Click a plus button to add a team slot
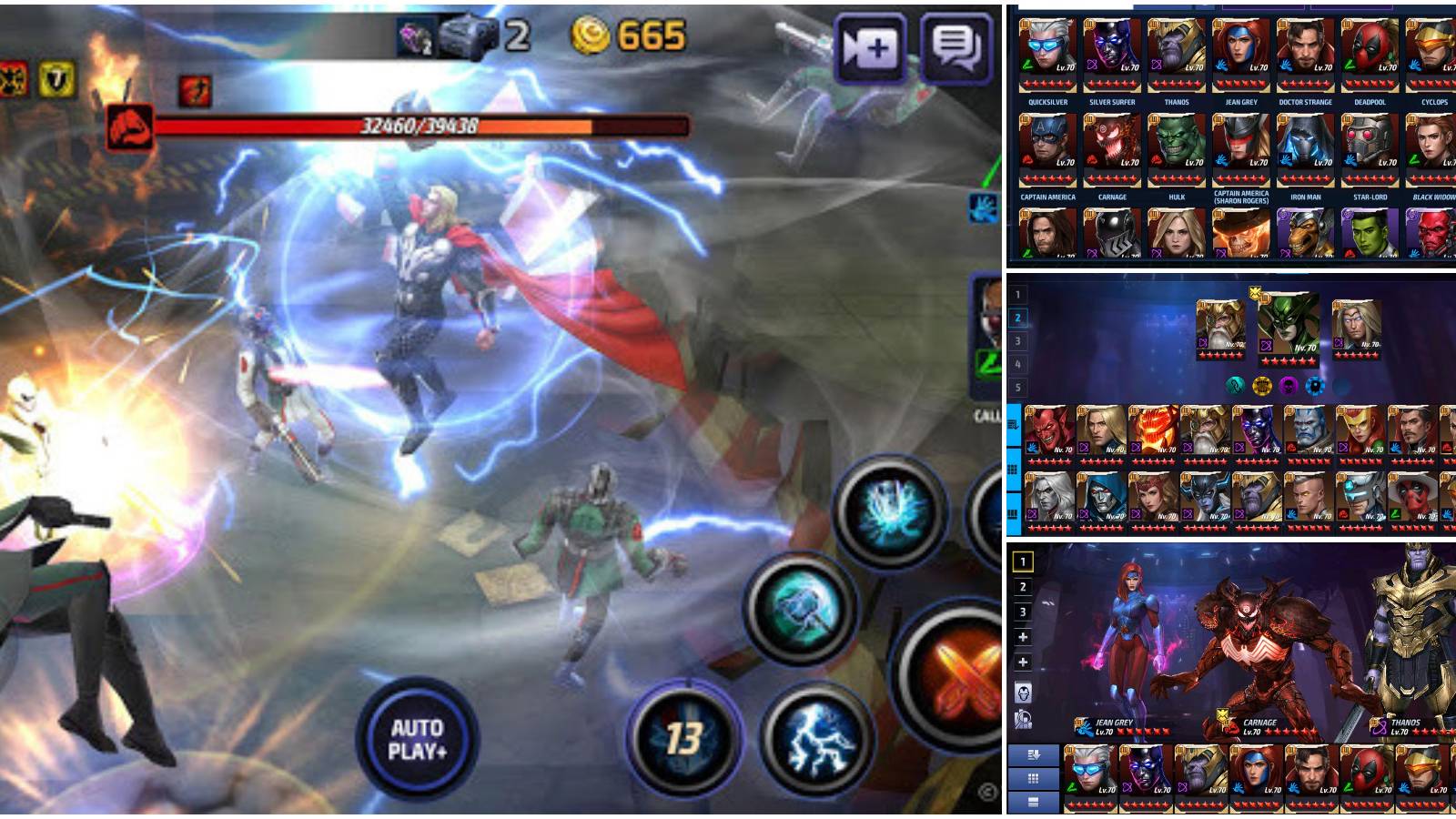The height and width of the screenshot is (819, 1456). coord(1022,635)
